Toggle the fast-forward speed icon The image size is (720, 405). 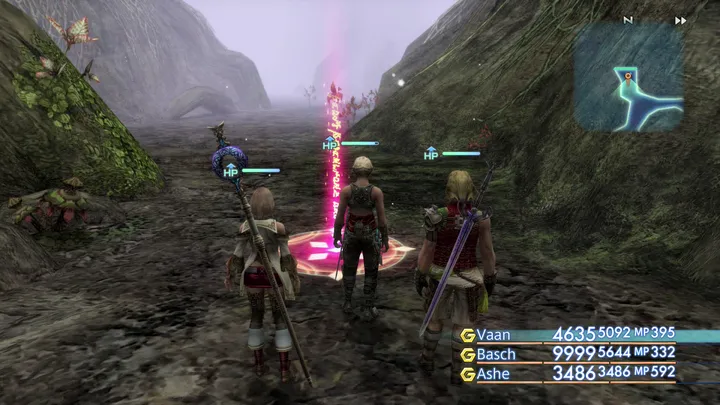tap(681, 20)
